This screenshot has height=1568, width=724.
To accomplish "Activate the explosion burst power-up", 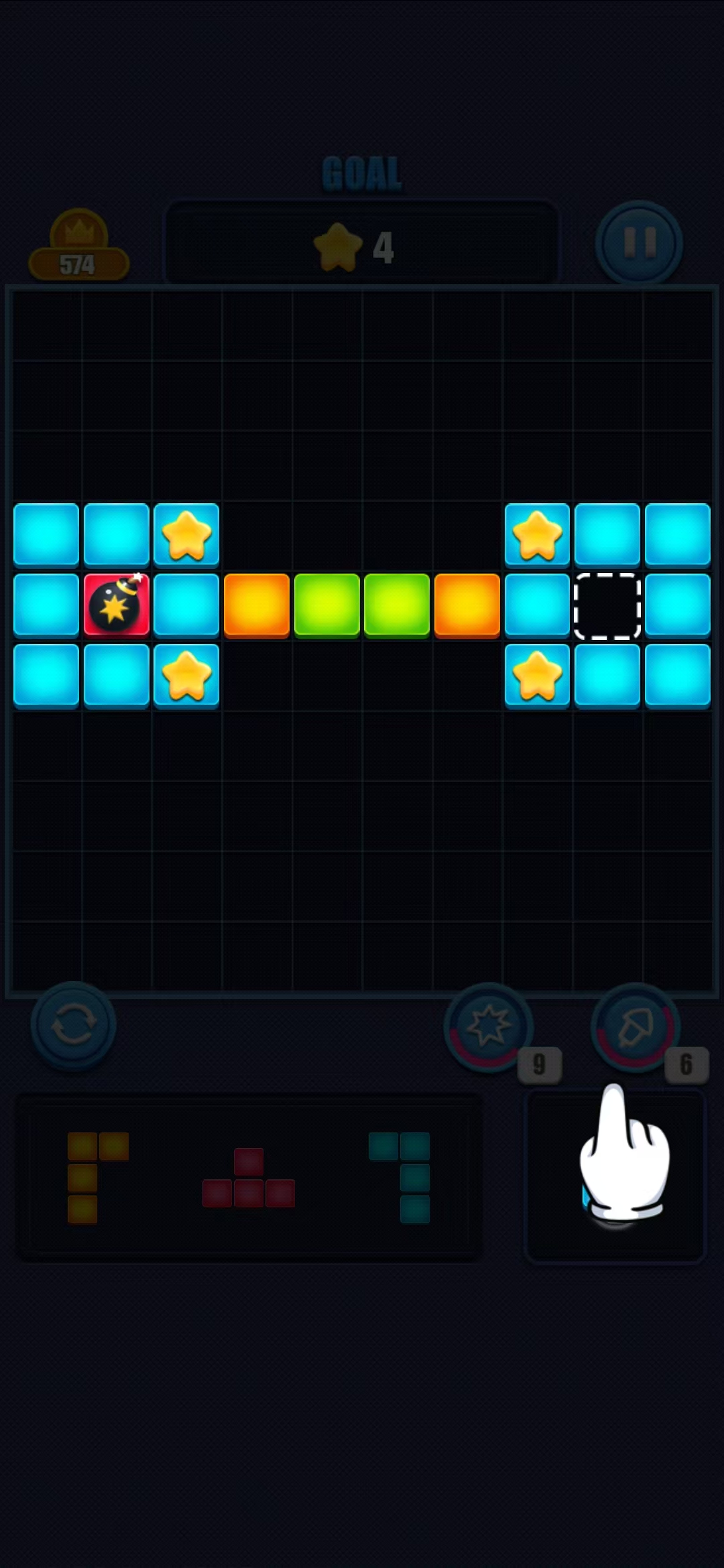I will point(489,1027).
